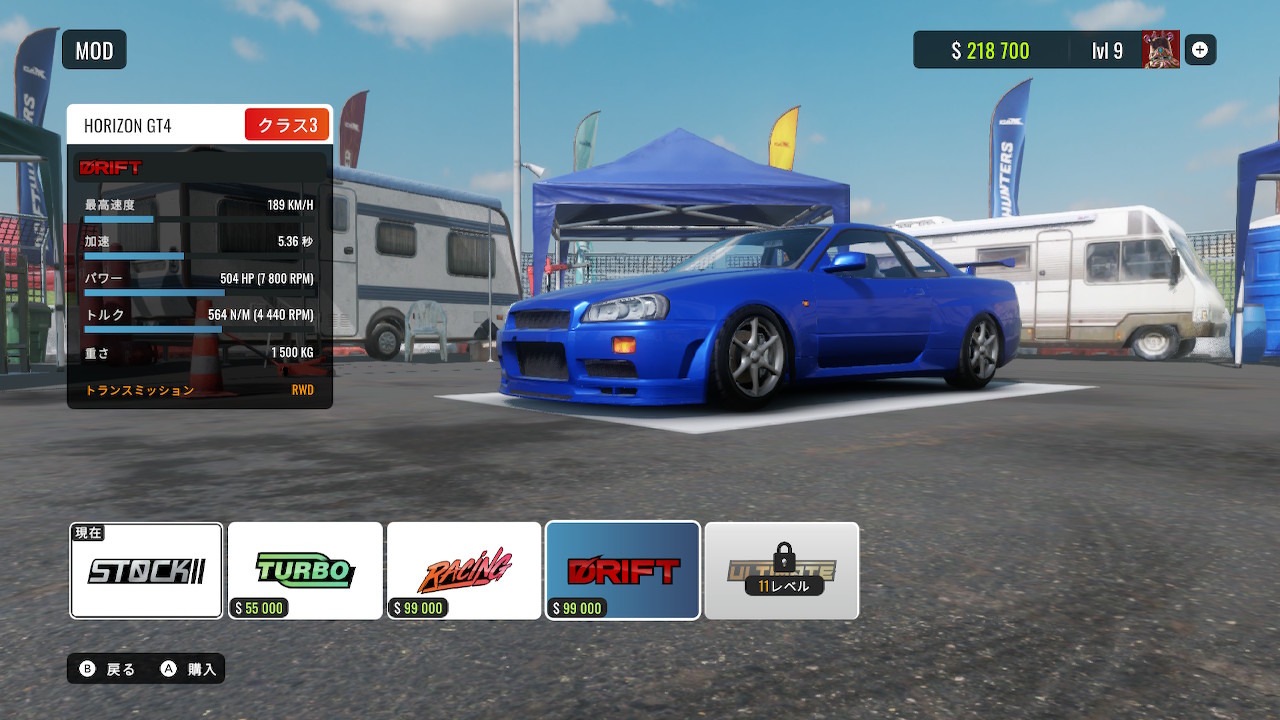Viewport: 1280px width, 720px height.
Task: Go back with the 戻る button
Action: point(108,669)
